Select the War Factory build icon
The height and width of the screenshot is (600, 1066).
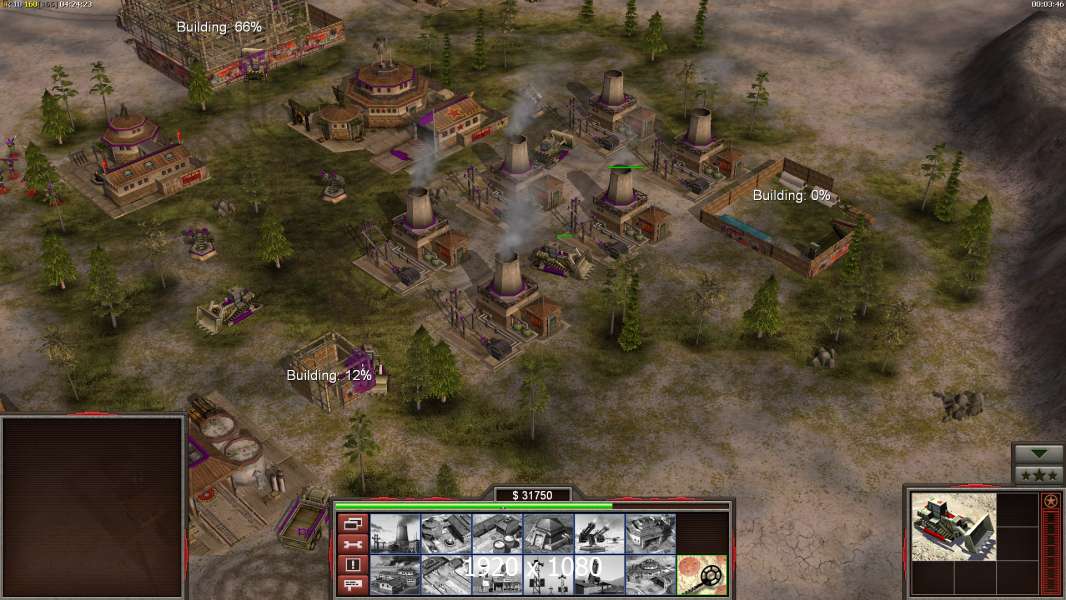[x=650, y=534]
